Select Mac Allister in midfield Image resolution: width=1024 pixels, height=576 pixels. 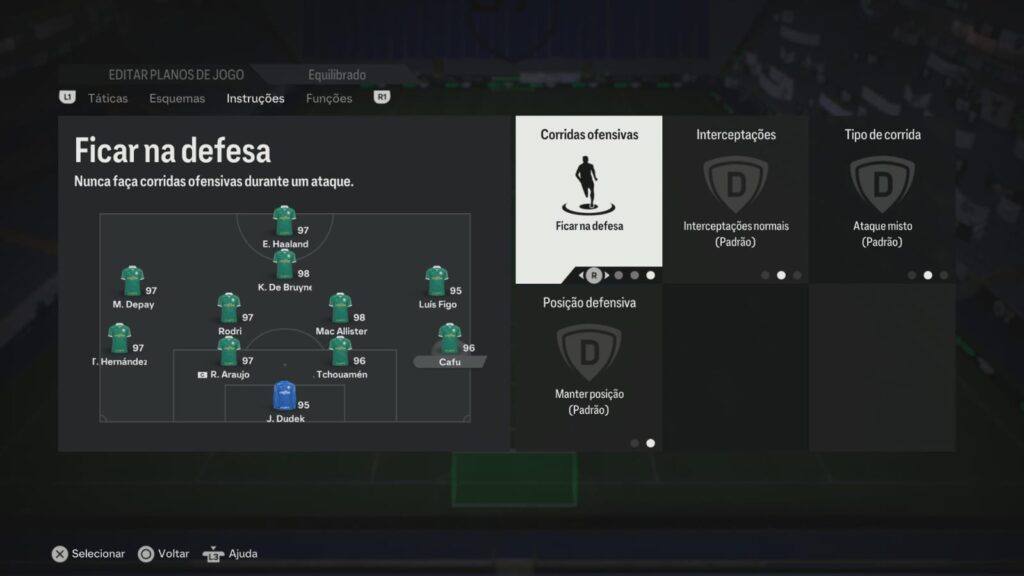point(340,308)
